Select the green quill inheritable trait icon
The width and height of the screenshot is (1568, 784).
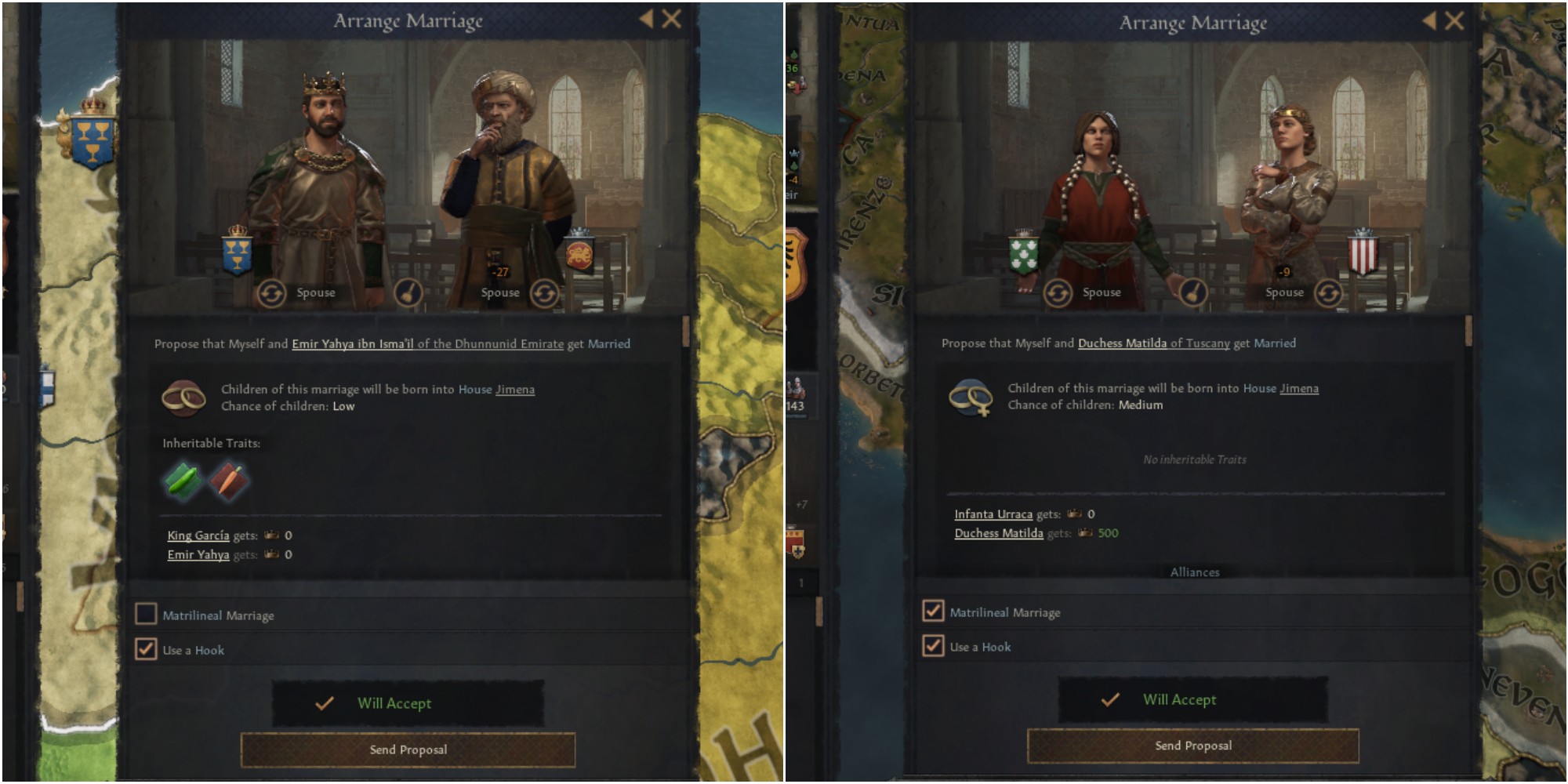coord(182,481)
